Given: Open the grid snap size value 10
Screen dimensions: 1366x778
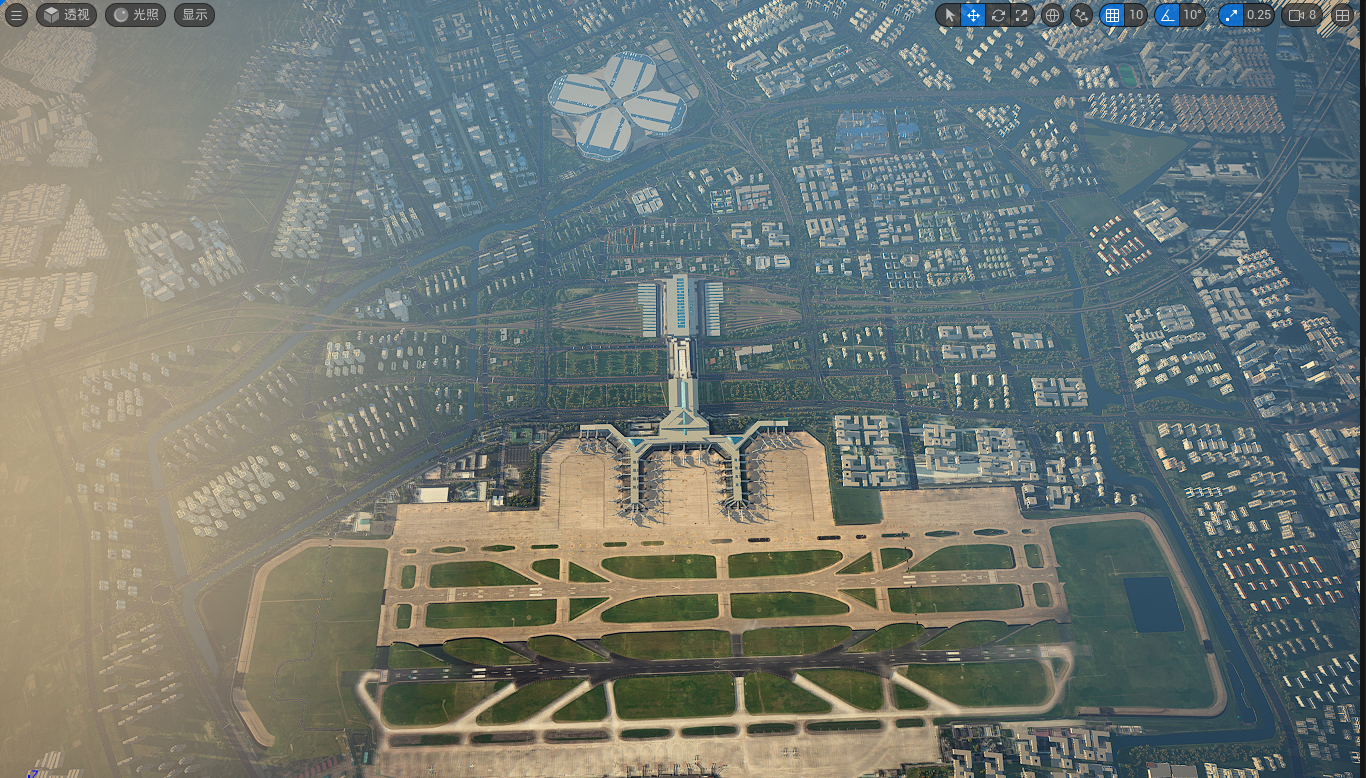Looking at the screenshot, I should coord(1135,15).
